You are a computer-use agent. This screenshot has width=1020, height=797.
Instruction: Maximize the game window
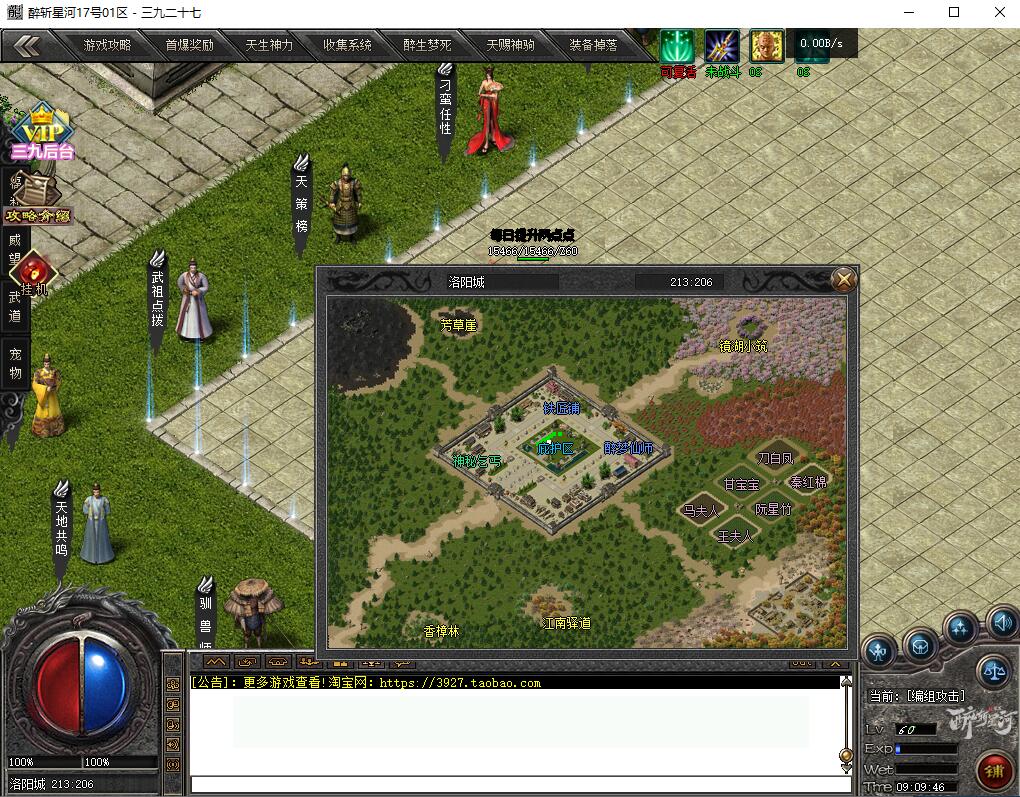(x=953, y=13)
